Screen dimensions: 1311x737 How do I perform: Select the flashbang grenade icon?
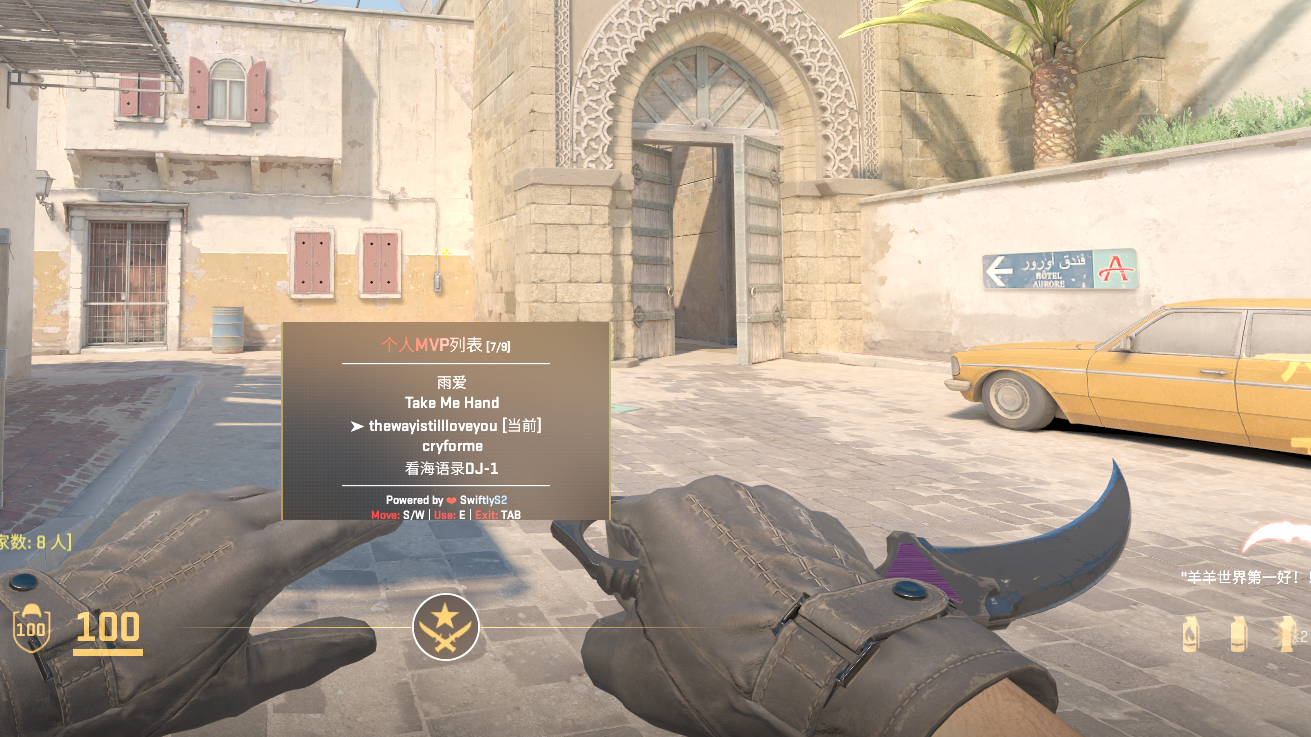pyautogui.click(x=1286, y=634)
